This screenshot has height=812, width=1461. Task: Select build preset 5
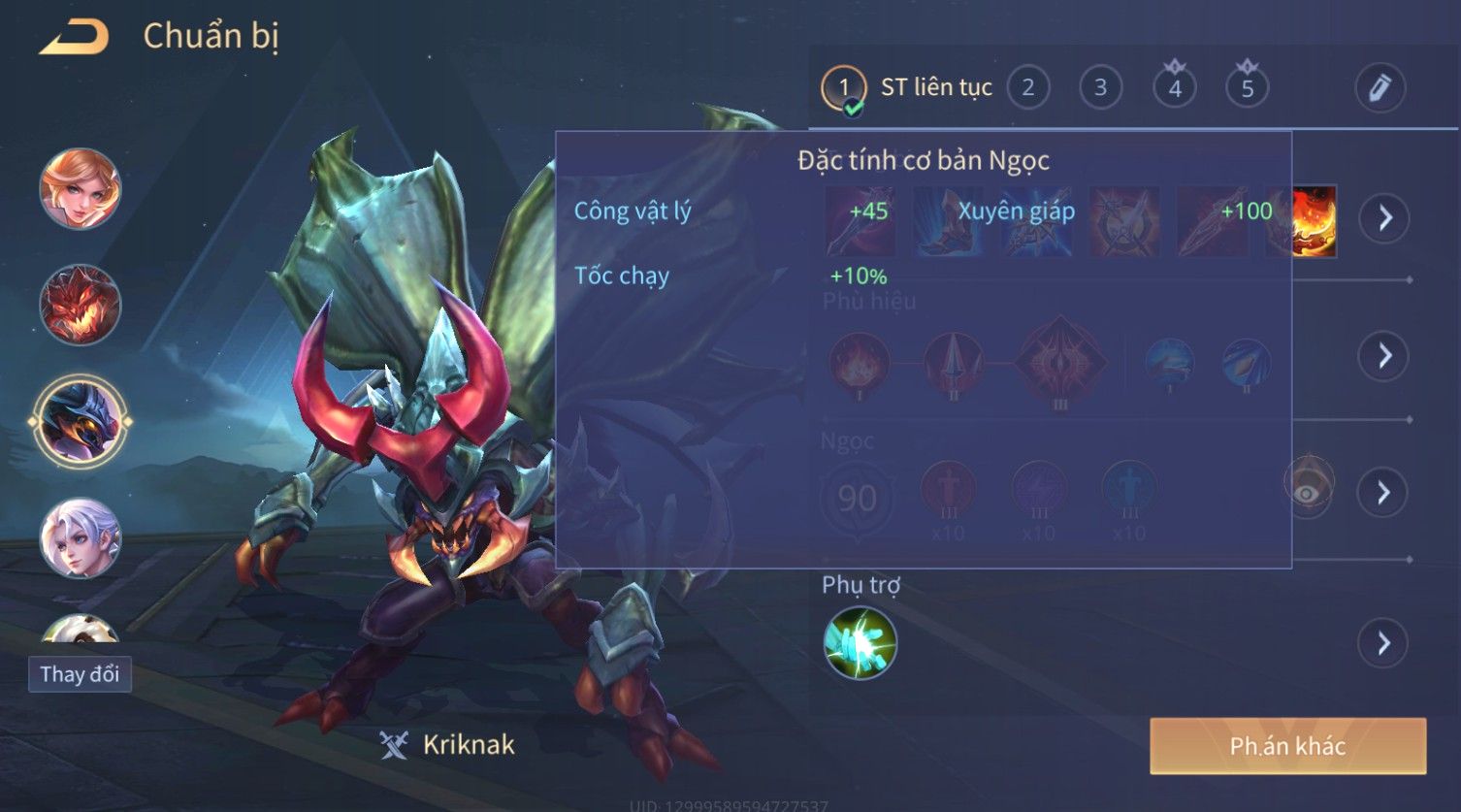1248,88
